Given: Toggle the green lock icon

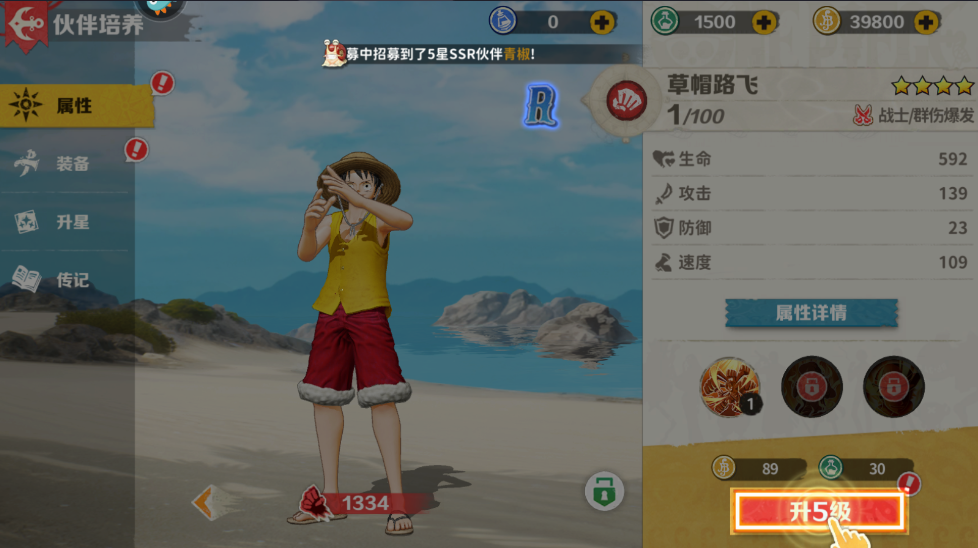Looking at the screenshot, I should tap(604, 492).
